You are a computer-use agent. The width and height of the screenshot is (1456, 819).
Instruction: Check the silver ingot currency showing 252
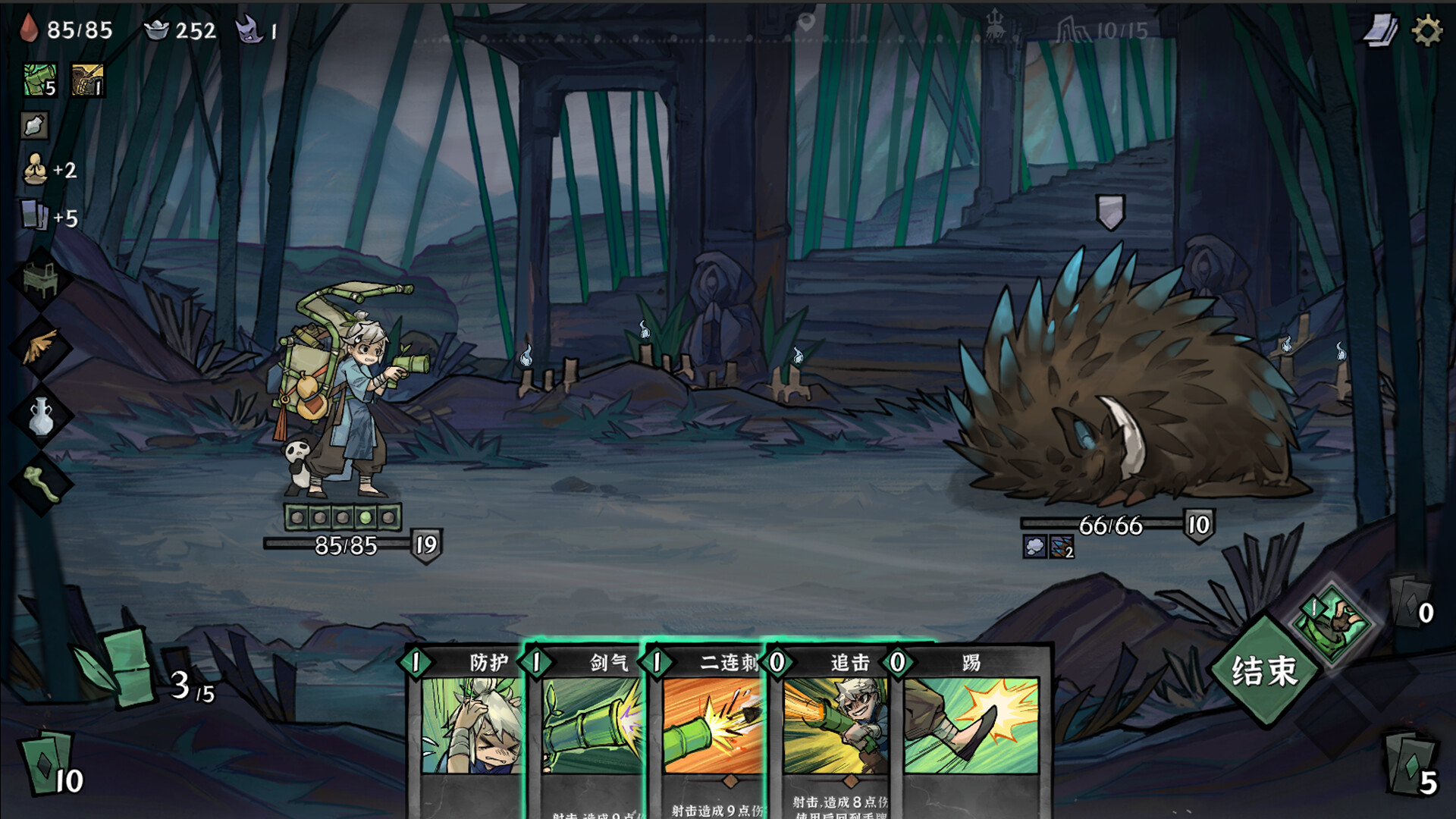158,30
